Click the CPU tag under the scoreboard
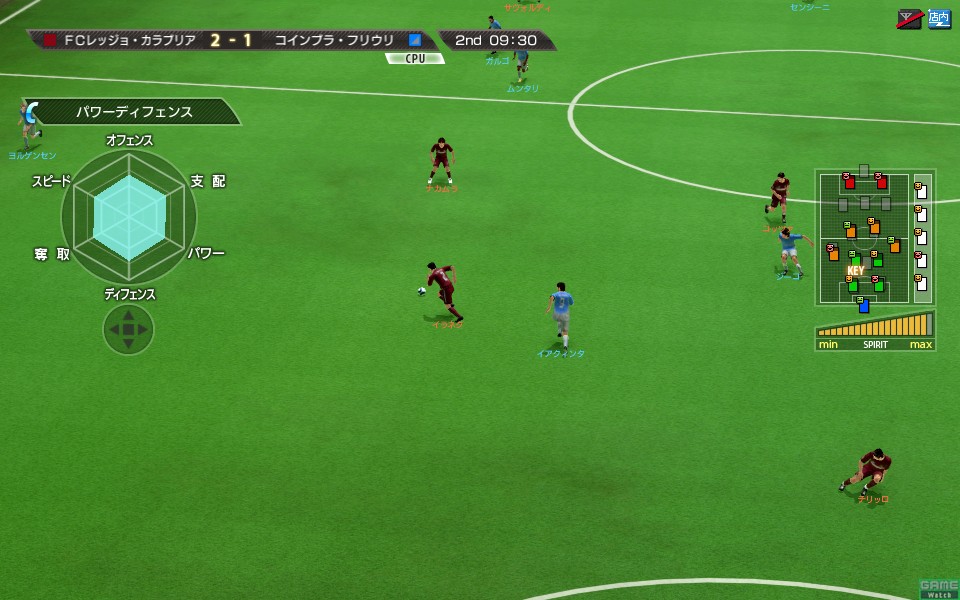 [x=415, y=59]
